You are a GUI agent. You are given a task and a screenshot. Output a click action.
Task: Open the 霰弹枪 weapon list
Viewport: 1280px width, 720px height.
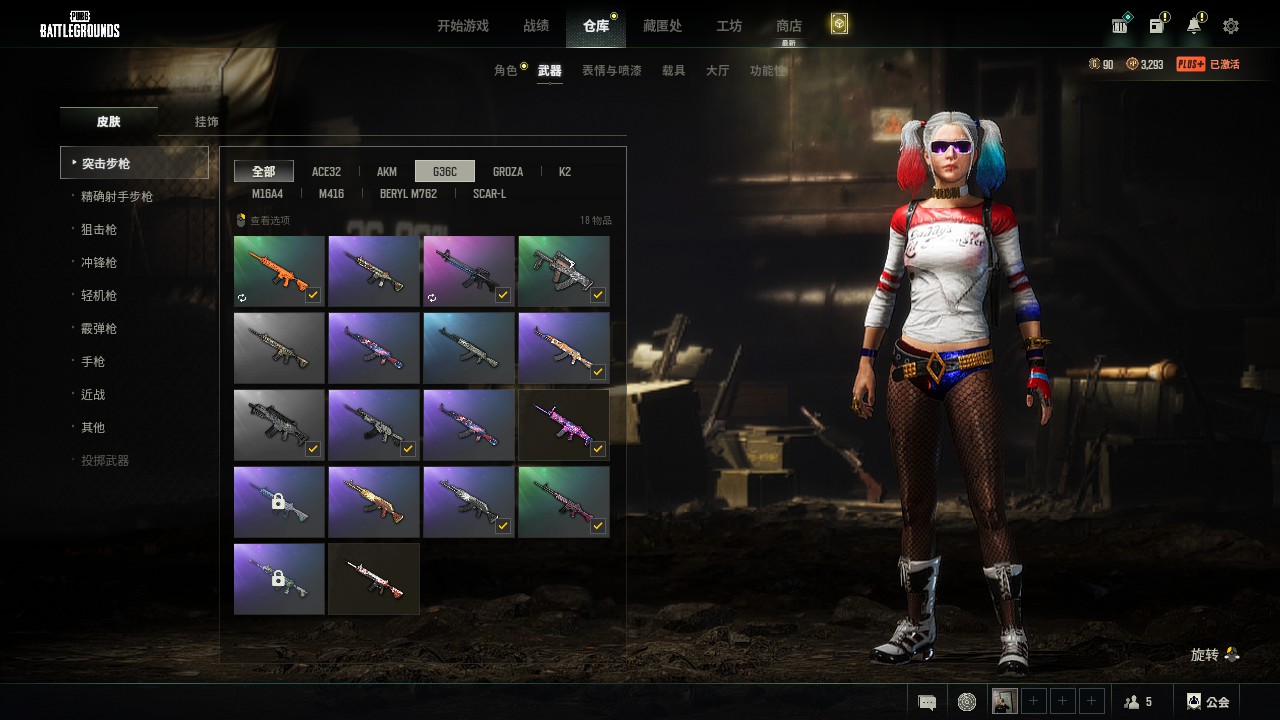99,329
